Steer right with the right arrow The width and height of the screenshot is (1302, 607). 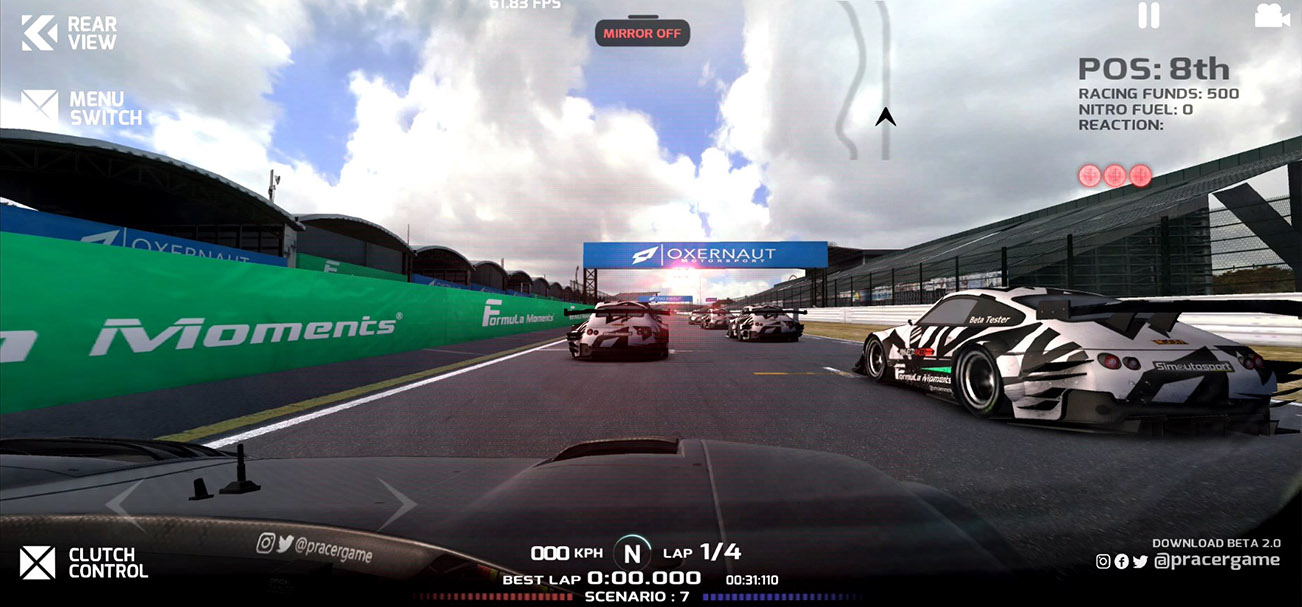click(397, 505)
